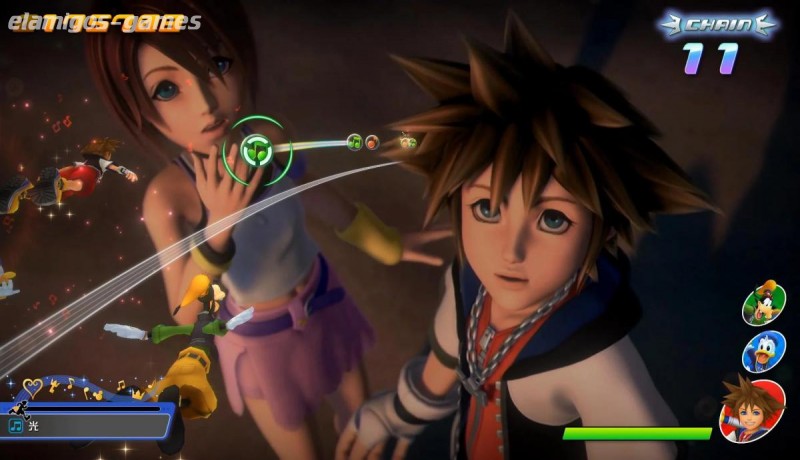800x460 pixels.
Task: Hit the green music note target ring
Action: [257, 151]
